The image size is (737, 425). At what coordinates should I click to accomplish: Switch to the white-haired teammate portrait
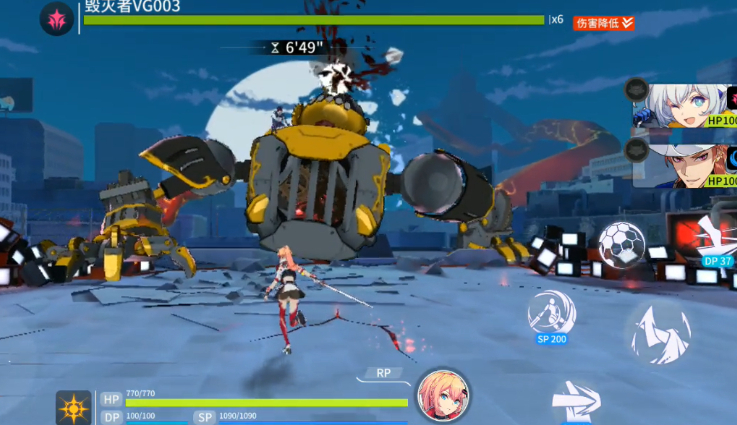pyautogui.click(x=690, y=103)
